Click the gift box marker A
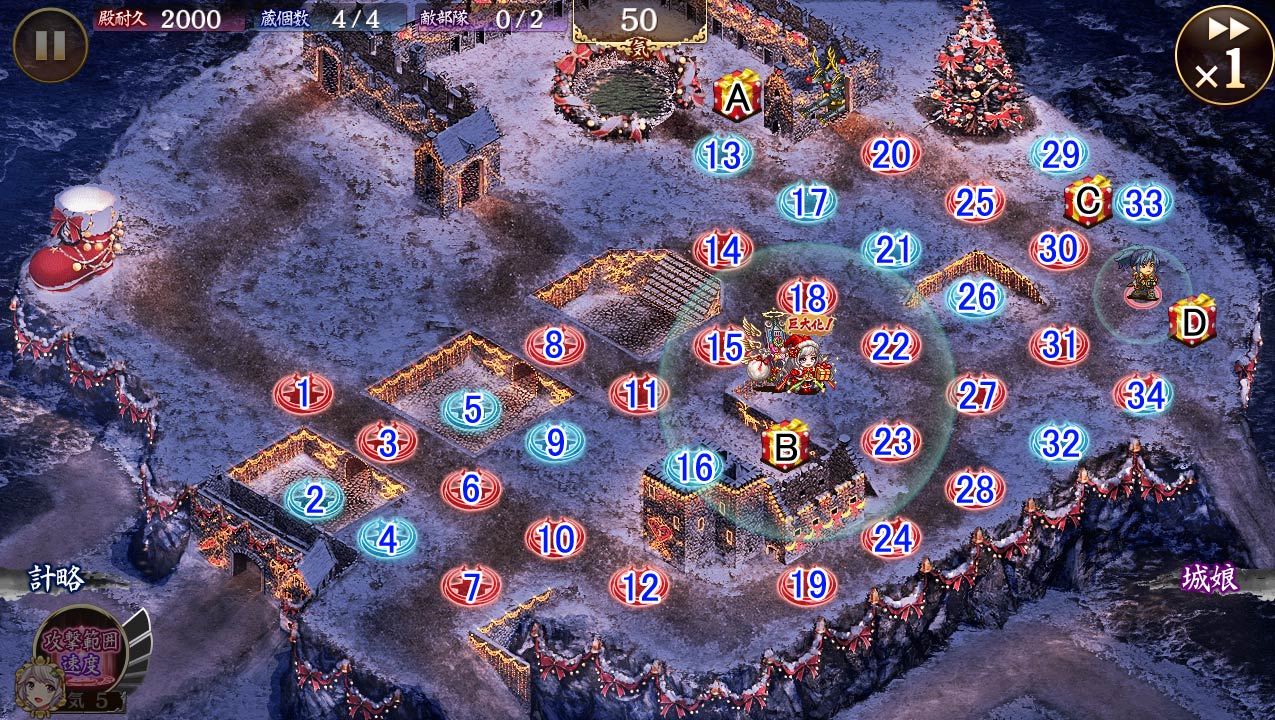 [738, 98]
